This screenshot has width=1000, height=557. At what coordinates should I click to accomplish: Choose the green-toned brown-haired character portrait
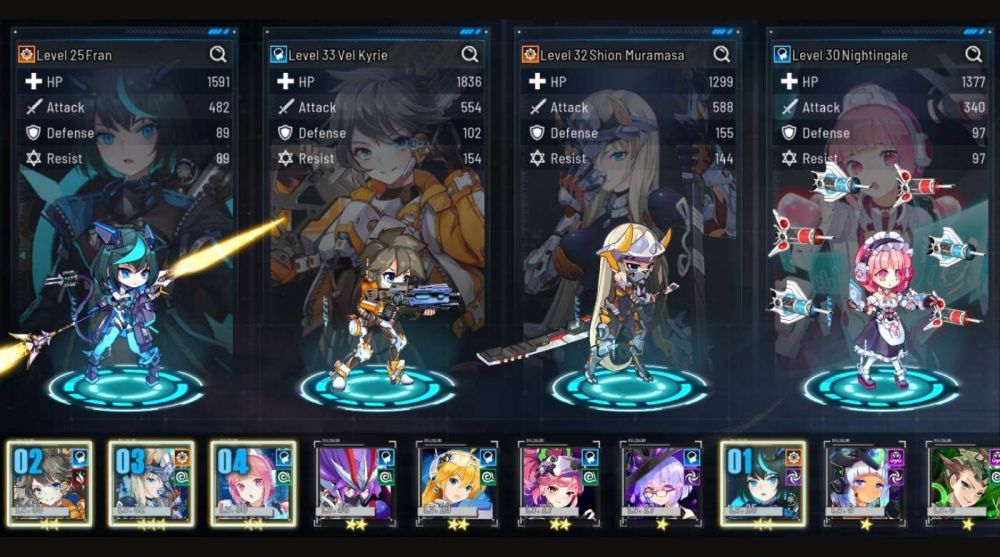click(964, 483)
